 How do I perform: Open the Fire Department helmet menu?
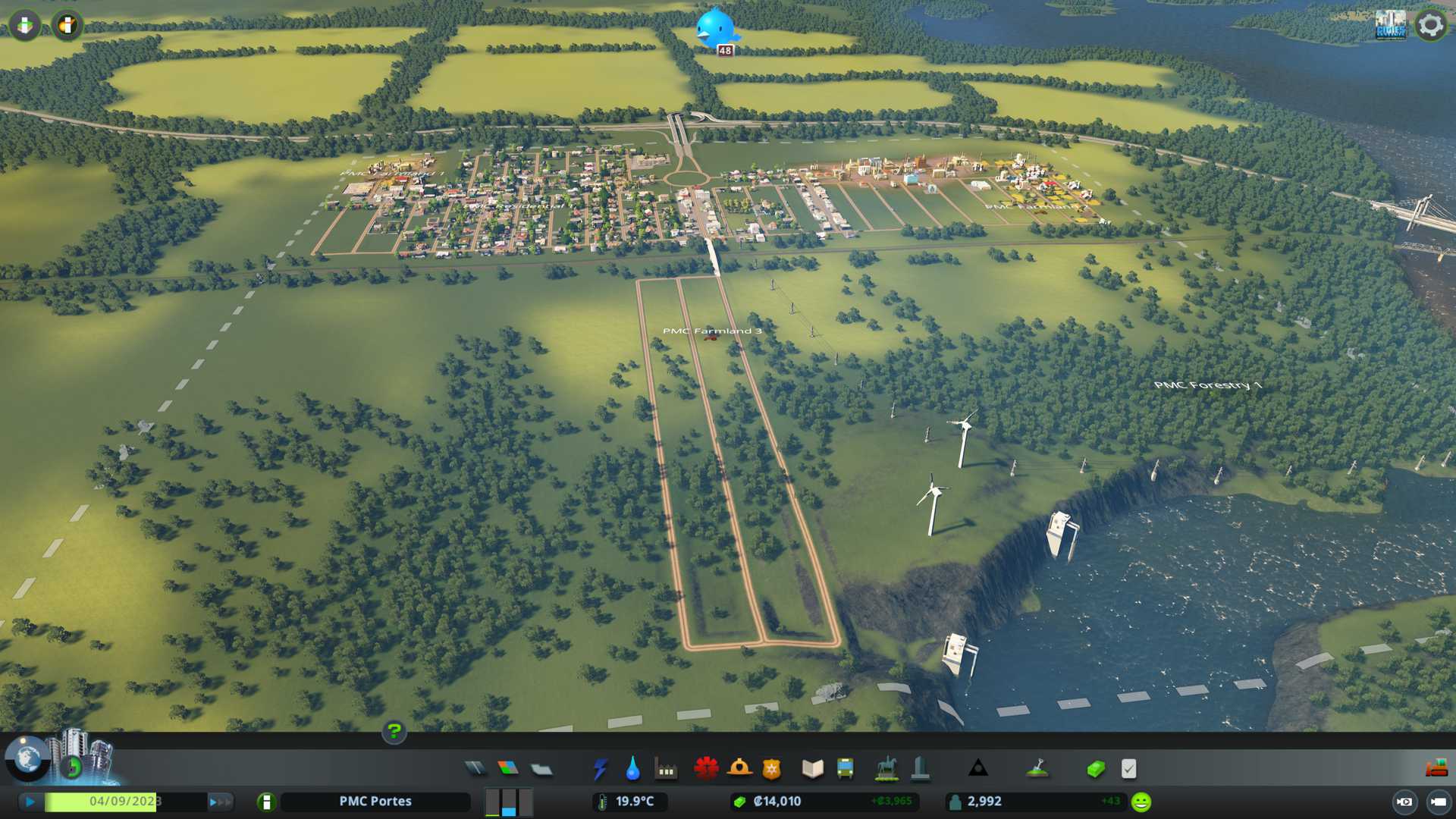point(739,769)
